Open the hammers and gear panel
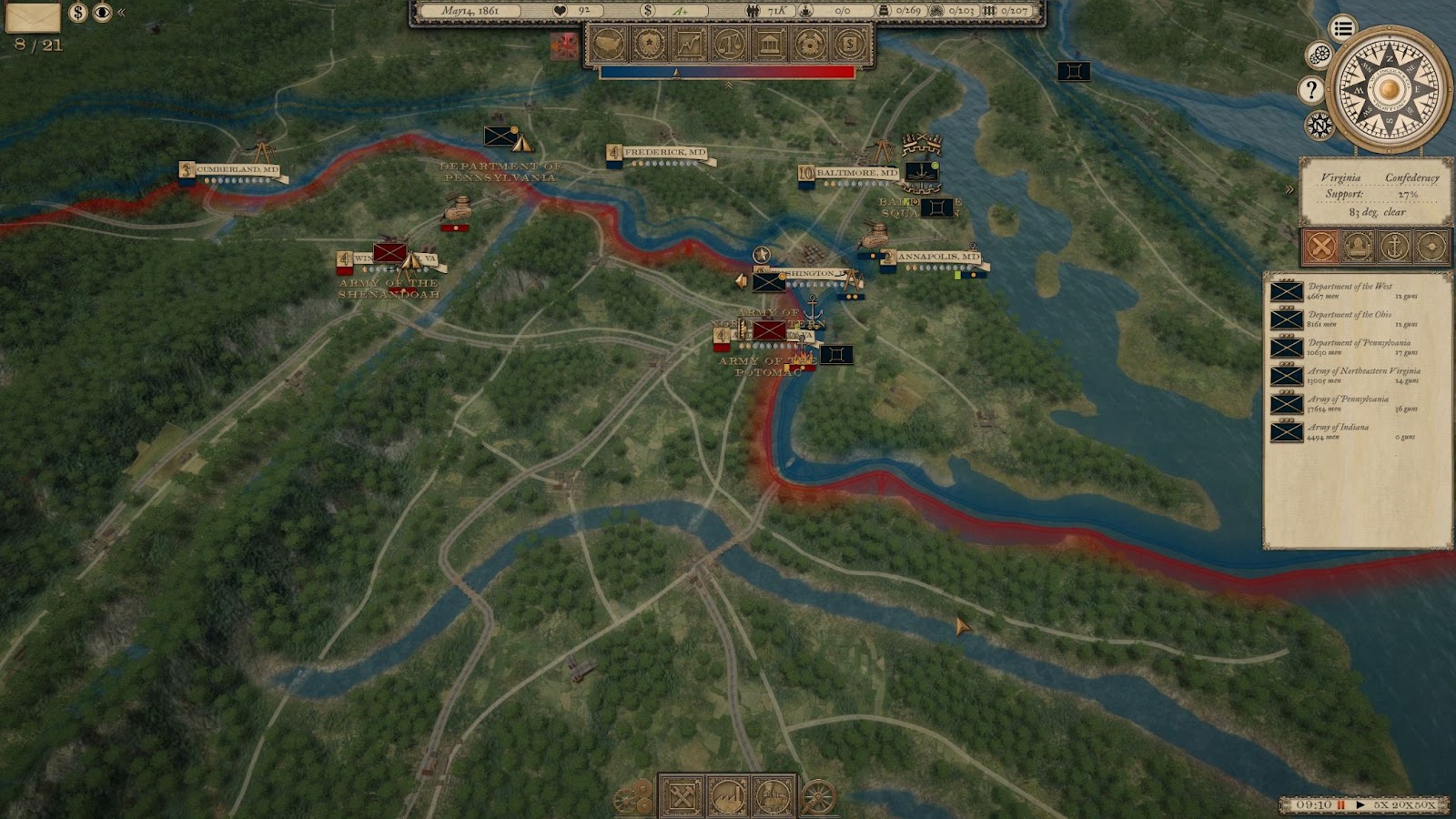The width and height of the screenshot is (1456, 819). tap(809, 44)
